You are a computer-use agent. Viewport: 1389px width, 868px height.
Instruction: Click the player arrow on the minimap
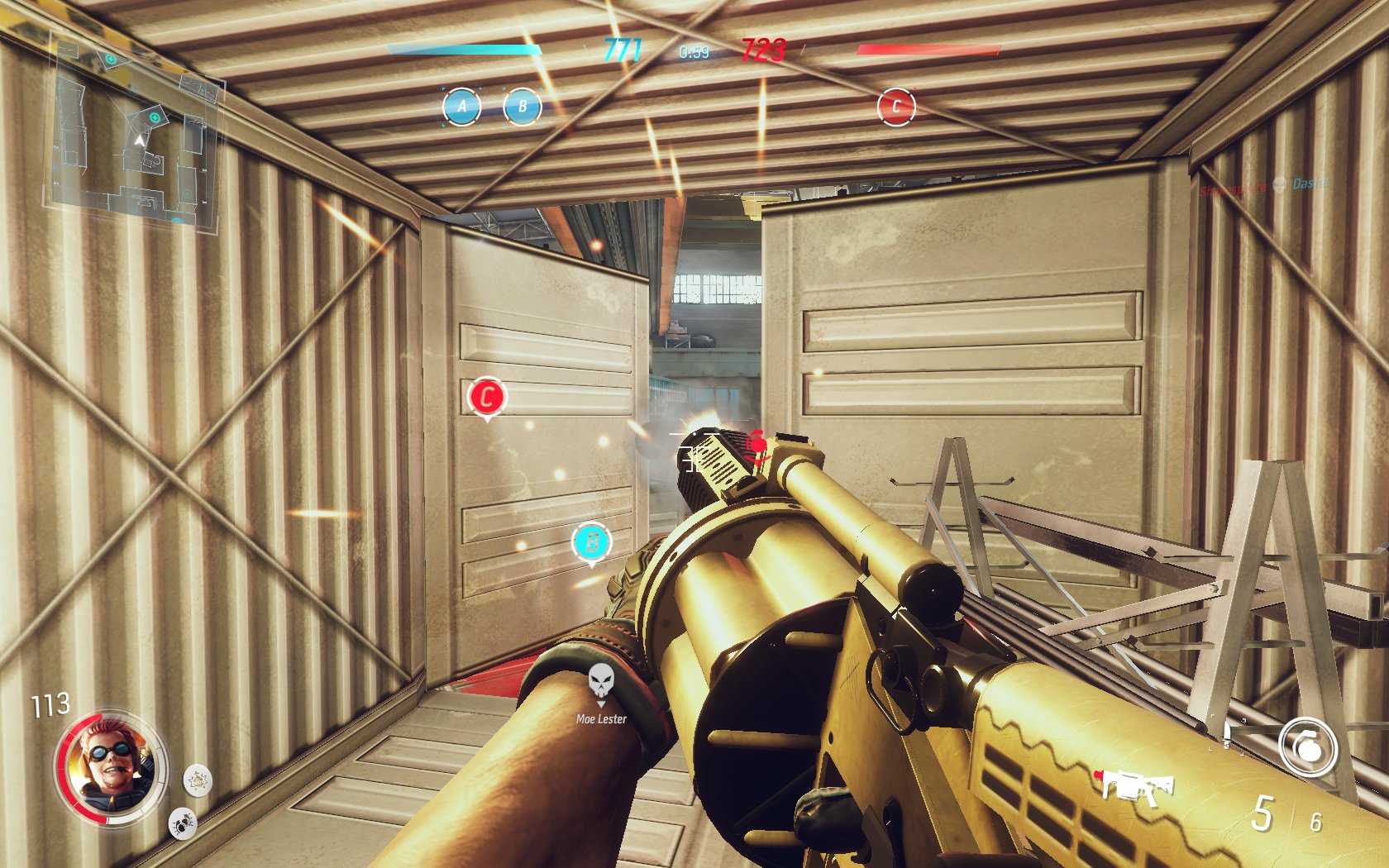point(139,141)
